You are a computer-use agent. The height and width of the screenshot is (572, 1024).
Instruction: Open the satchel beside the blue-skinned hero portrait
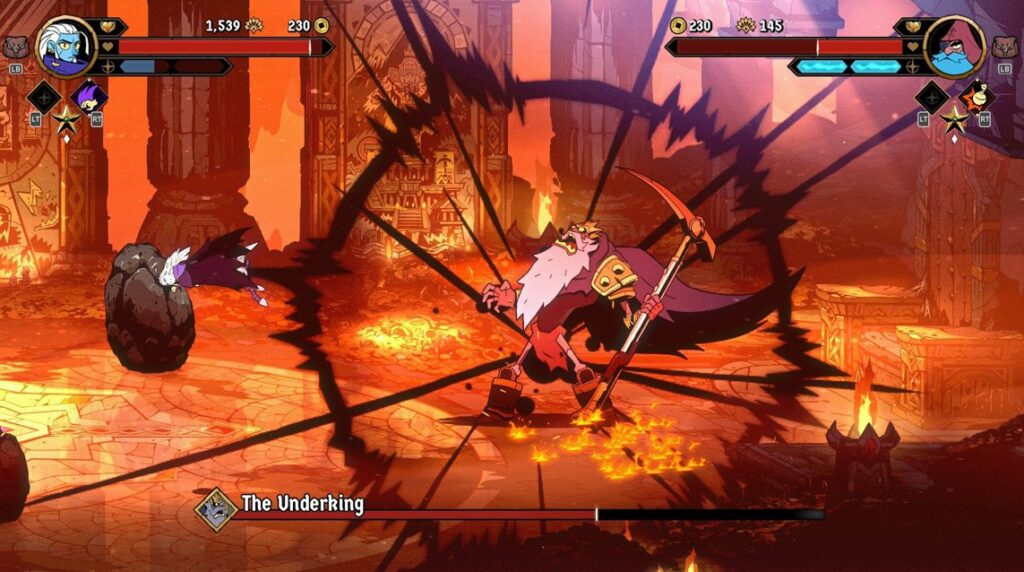(15, 47)
